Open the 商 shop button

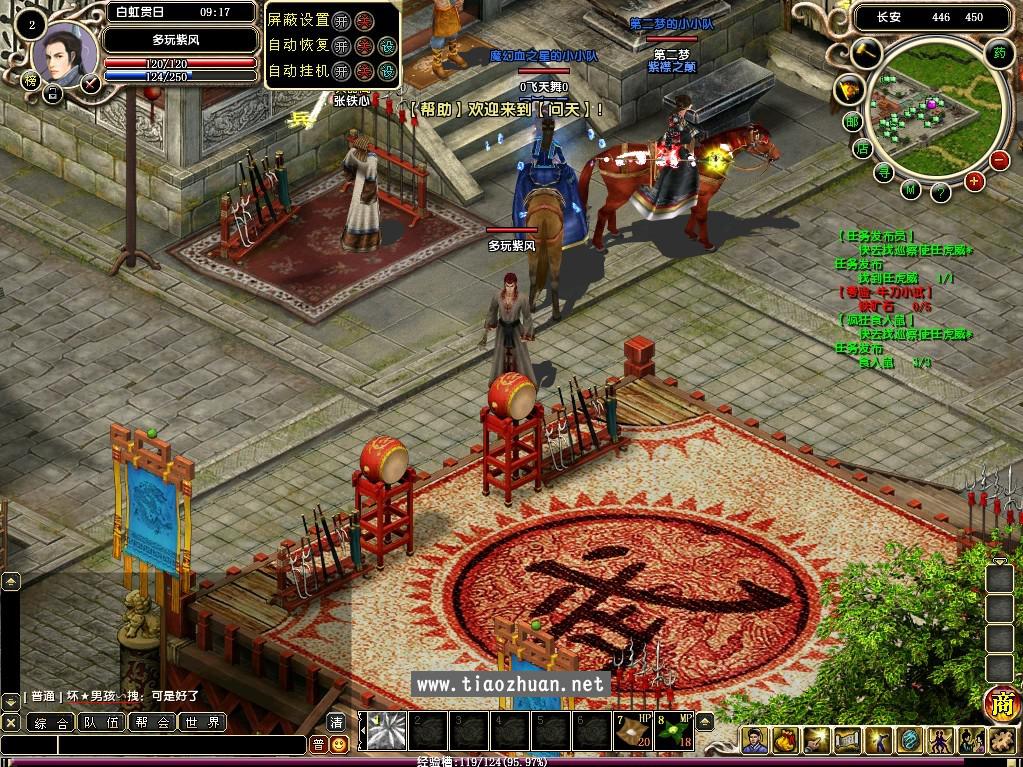click(x=1000, y=704)
